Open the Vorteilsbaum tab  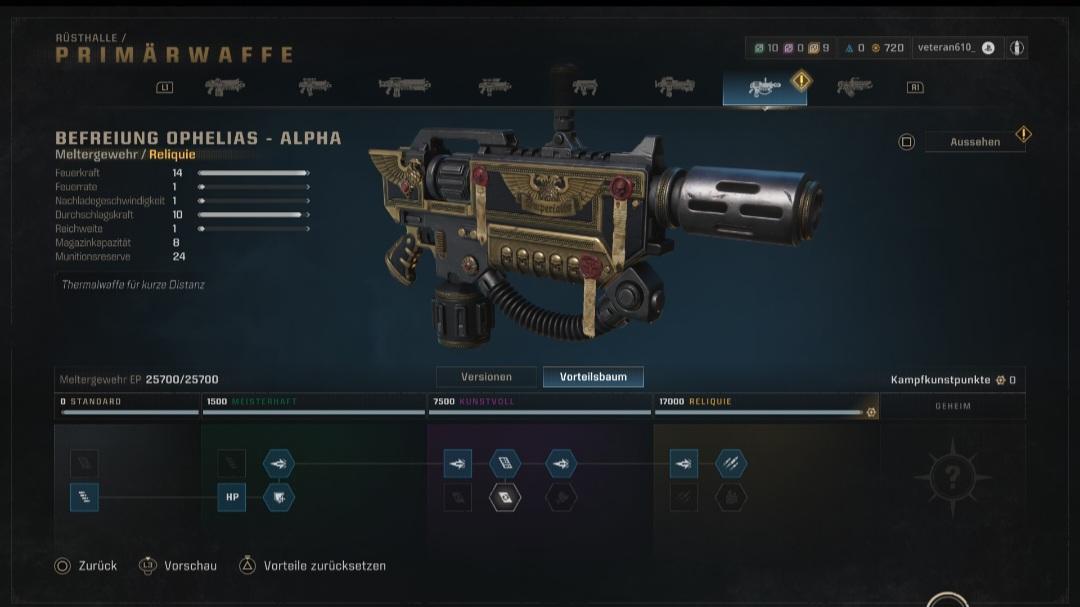[593, 377]
